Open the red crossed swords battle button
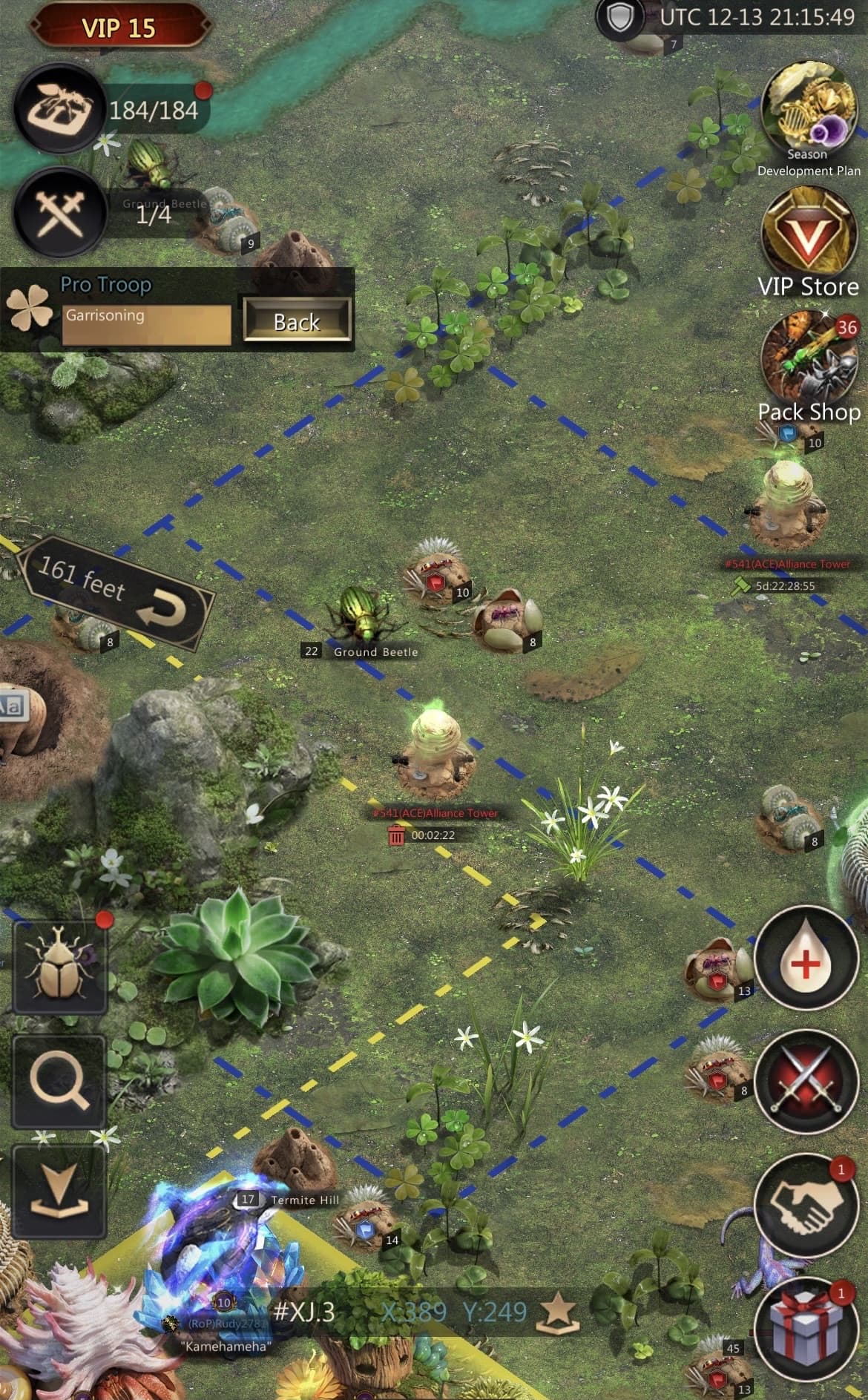This screenshot has height=1400, width=868. tap(805, 1082)
